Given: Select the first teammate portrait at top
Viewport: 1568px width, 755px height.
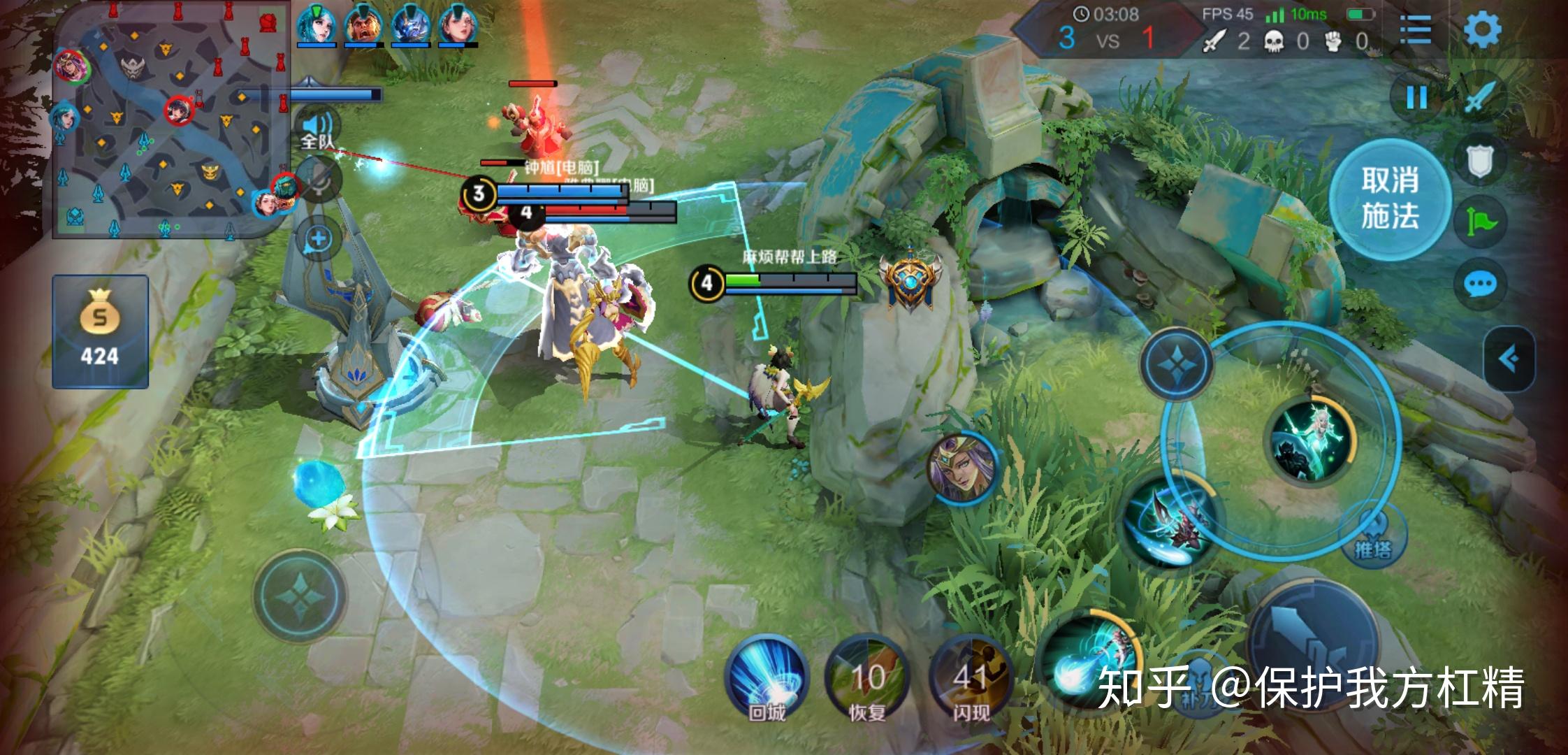Looking at the screenshot, I should (x=316, y=24).
